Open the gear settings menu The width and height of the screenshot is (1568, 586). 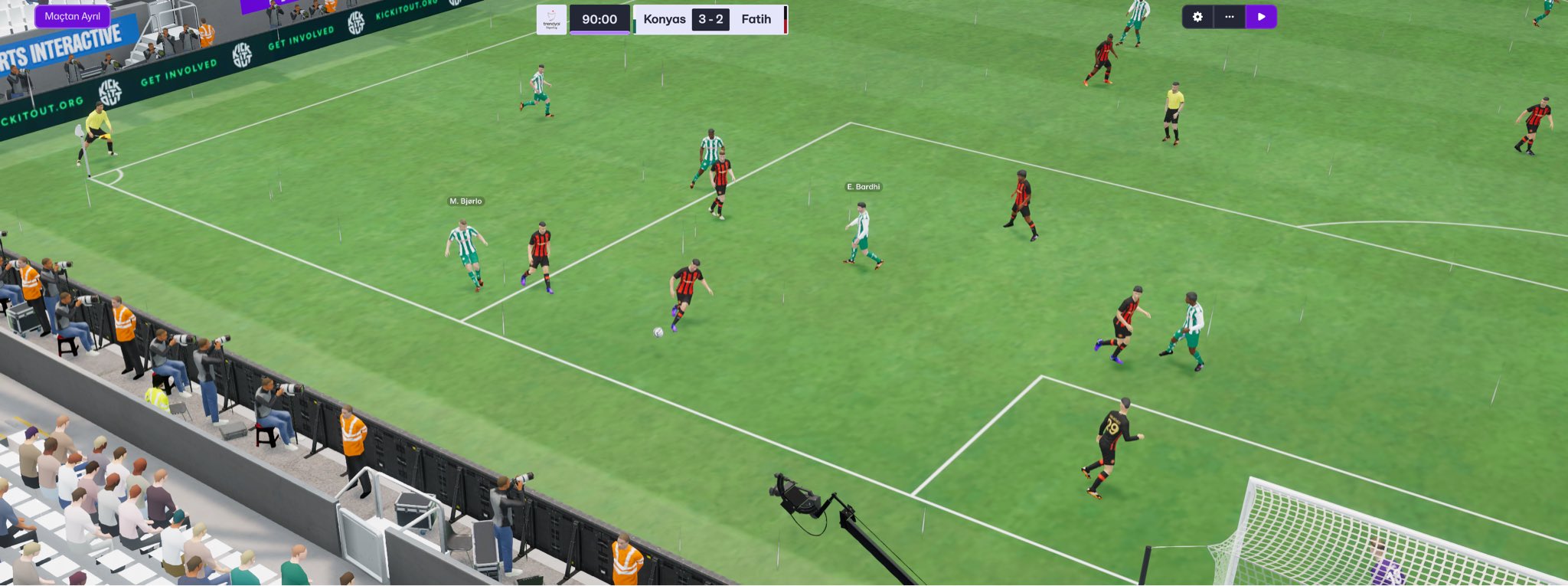click(1197, 17)
